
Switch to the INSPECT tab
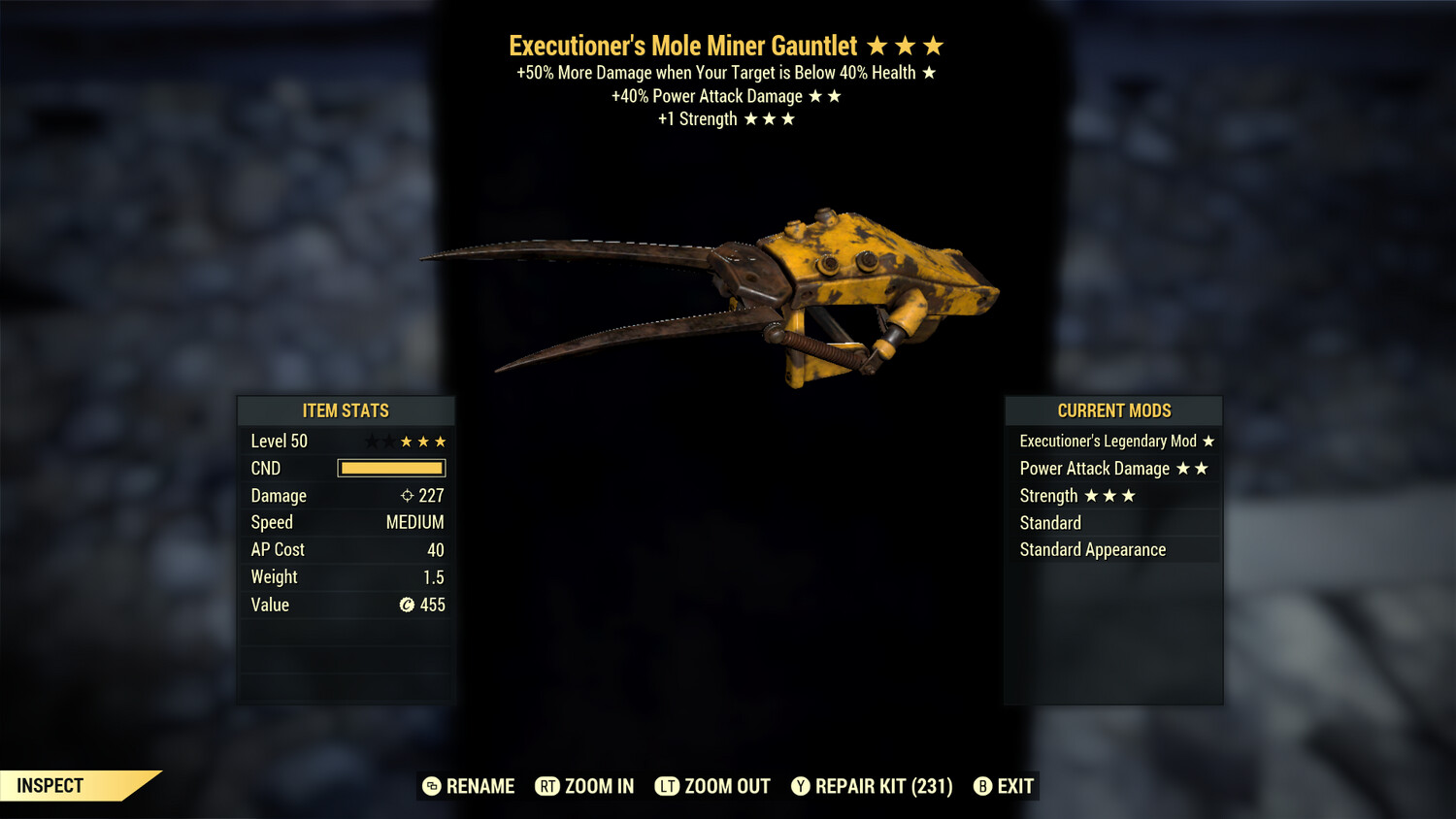pyautogui.click(x=50, y=785)
